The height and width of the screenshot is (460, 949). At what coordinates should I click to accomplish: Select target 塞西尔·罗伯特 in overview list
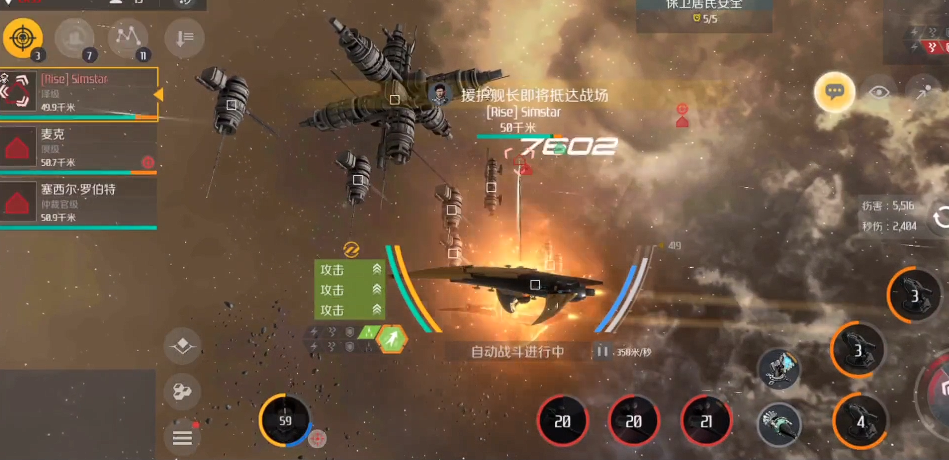(x=79, y=203)
